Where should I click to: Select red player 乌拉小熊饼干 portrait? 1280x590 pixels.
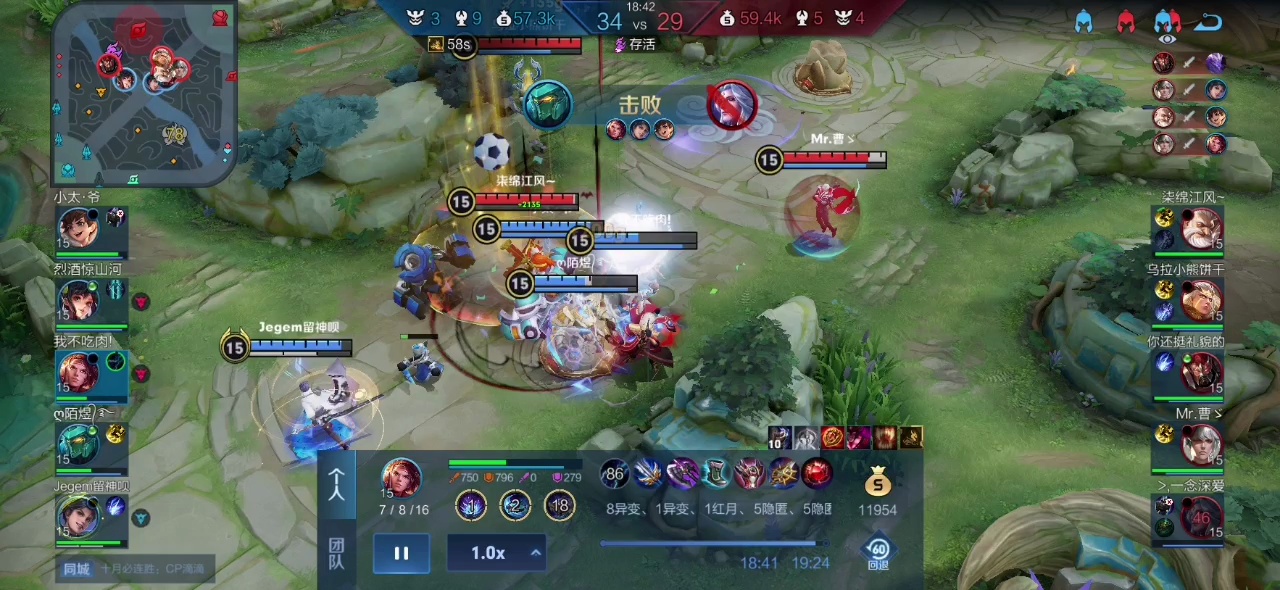click(x=1201, y=301)
